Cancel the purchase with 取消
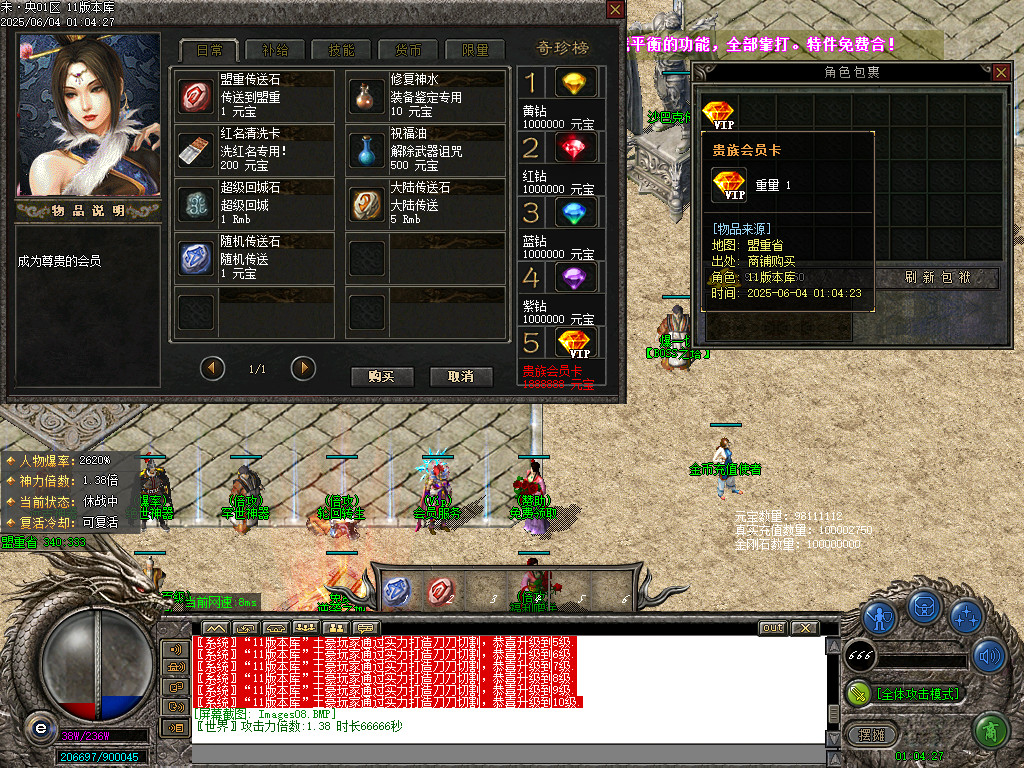Image resolution: width=1024 pixels, height=768 pixels. coord(460,376)
